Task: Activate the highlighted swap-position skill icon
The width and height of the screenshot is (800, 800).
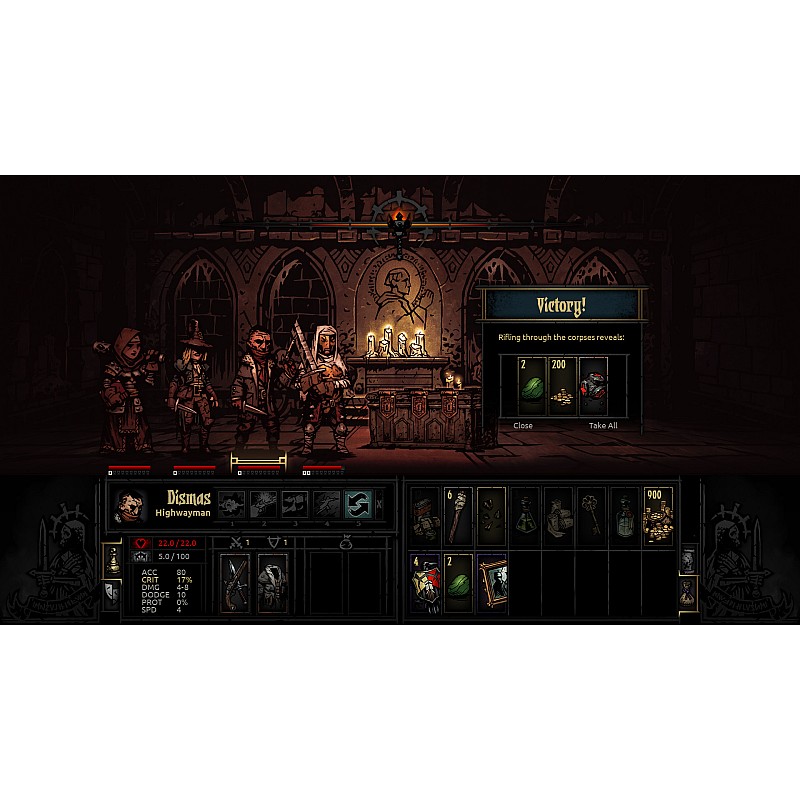Action: [358, 504]
